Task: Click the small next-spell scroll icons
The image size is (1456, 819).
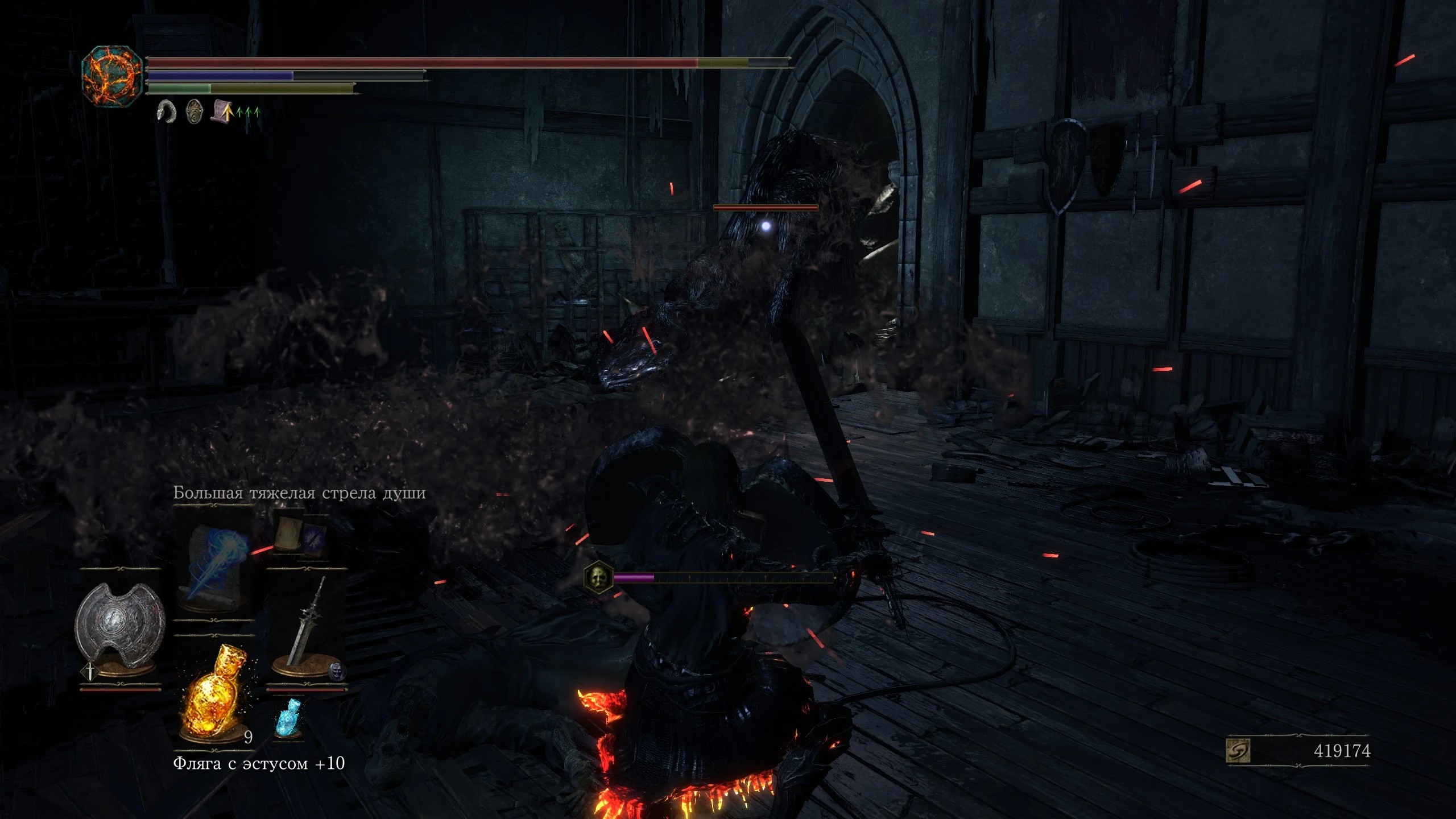Action: pyautogui.click(x=299, y=536)
